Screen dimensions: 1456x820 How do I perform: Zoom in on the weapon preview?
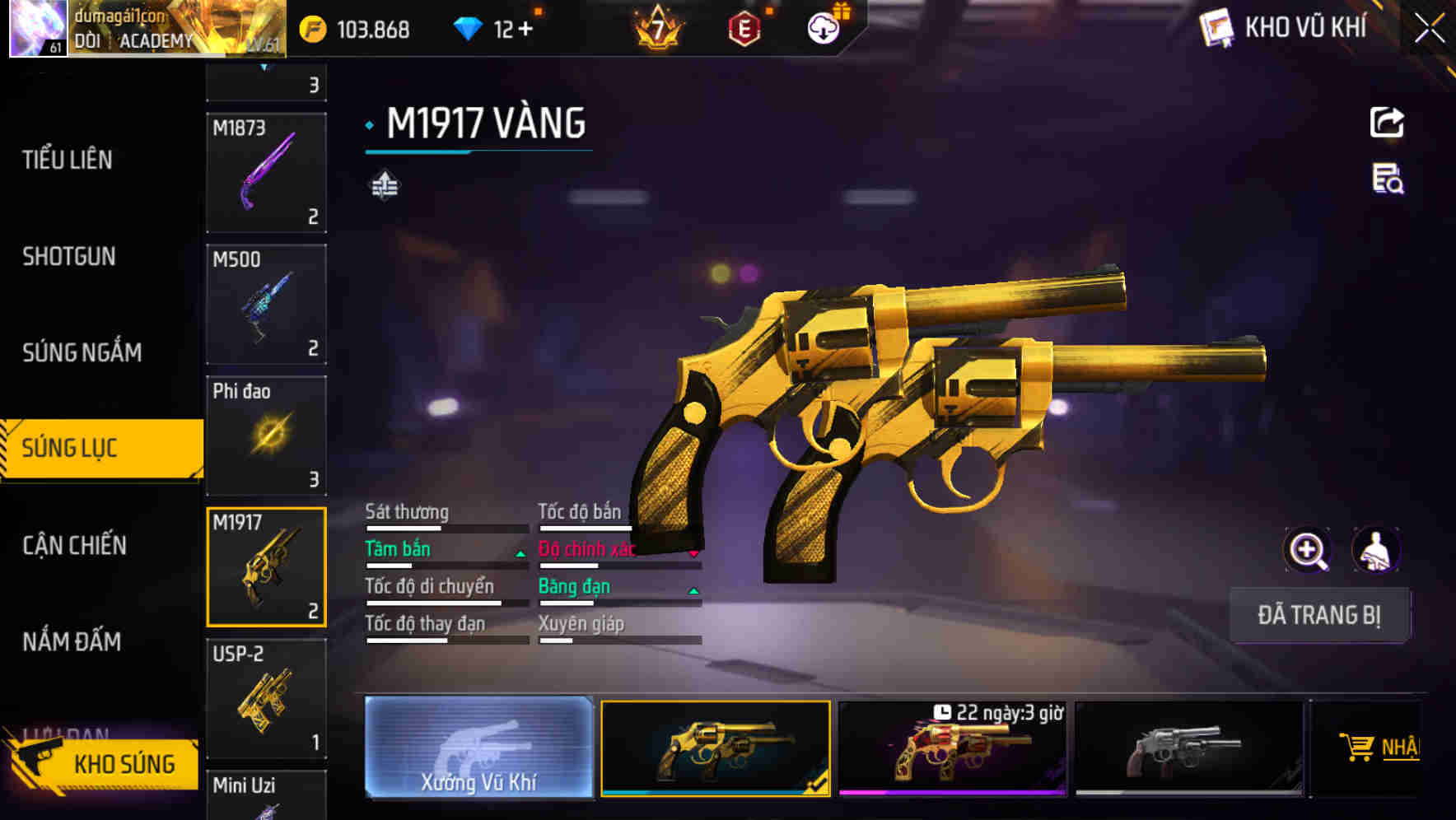1307,550
